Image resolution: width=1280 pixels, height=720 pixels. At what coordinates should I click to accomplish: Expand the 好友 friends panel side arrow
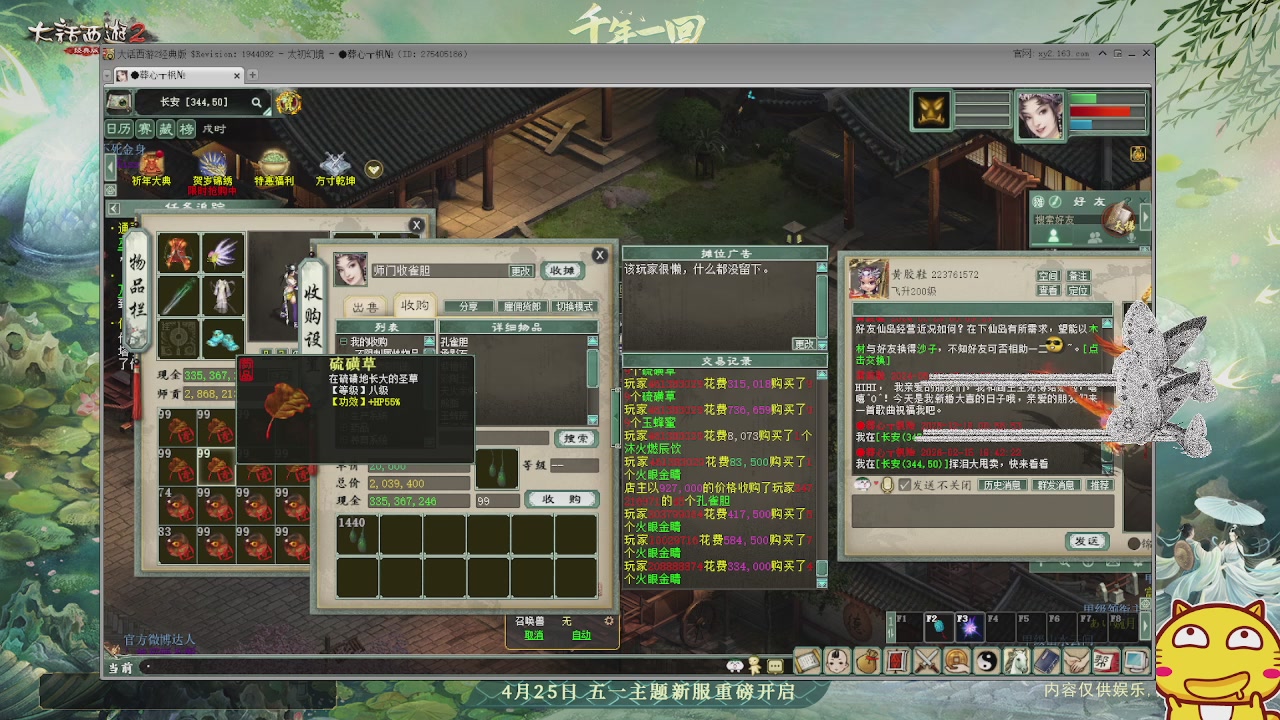(x=1147, y=219)
